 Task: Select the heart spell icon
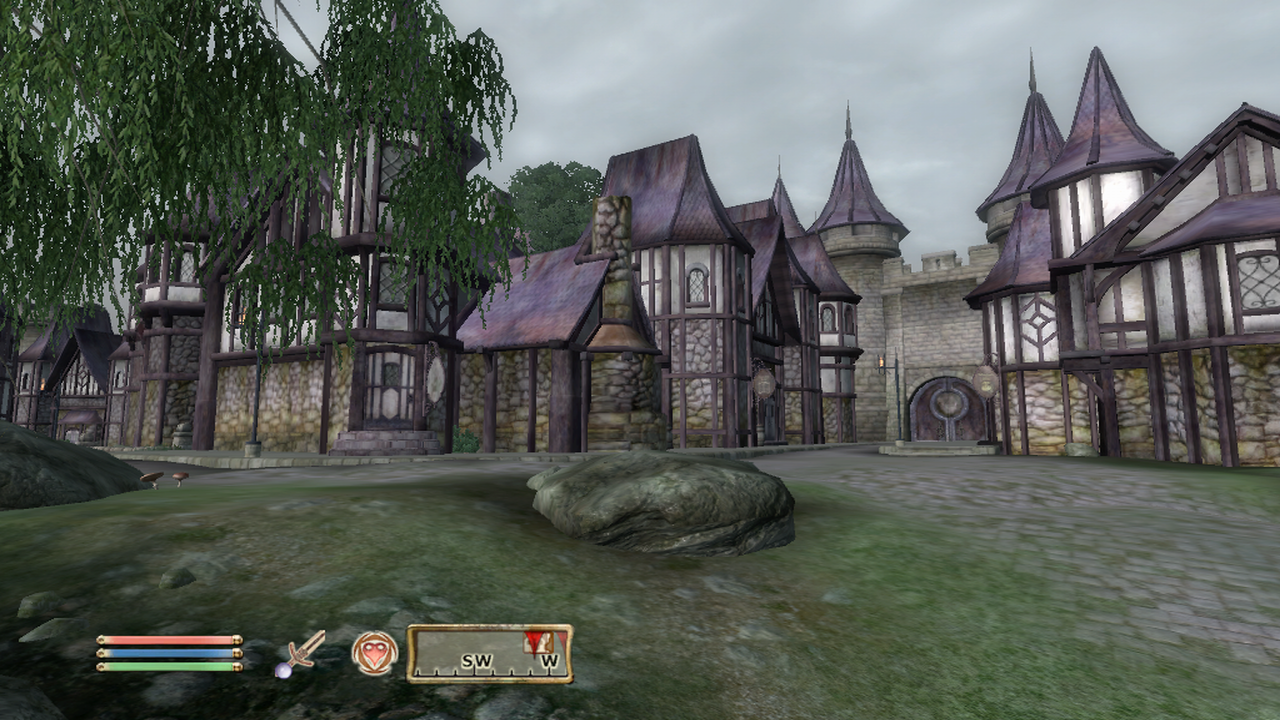point(374,653)
